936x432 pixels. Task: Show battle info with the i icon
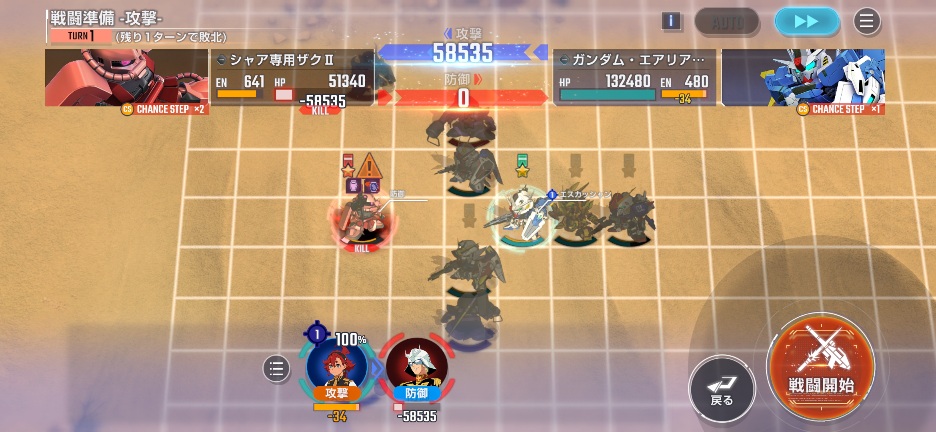(x=671, y=21)
